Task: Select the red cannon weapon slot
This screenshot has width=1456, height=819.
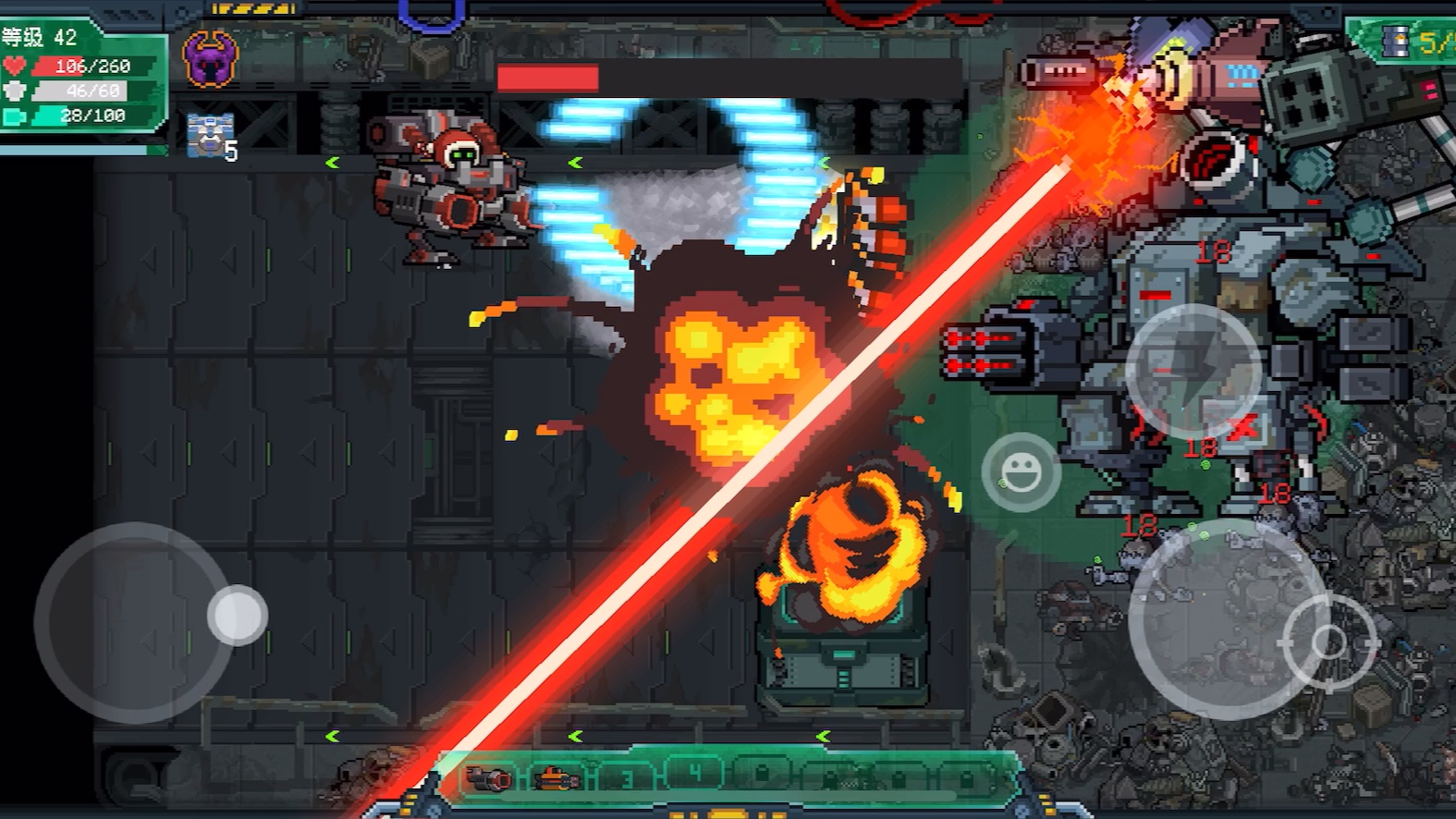Action: 488,778
